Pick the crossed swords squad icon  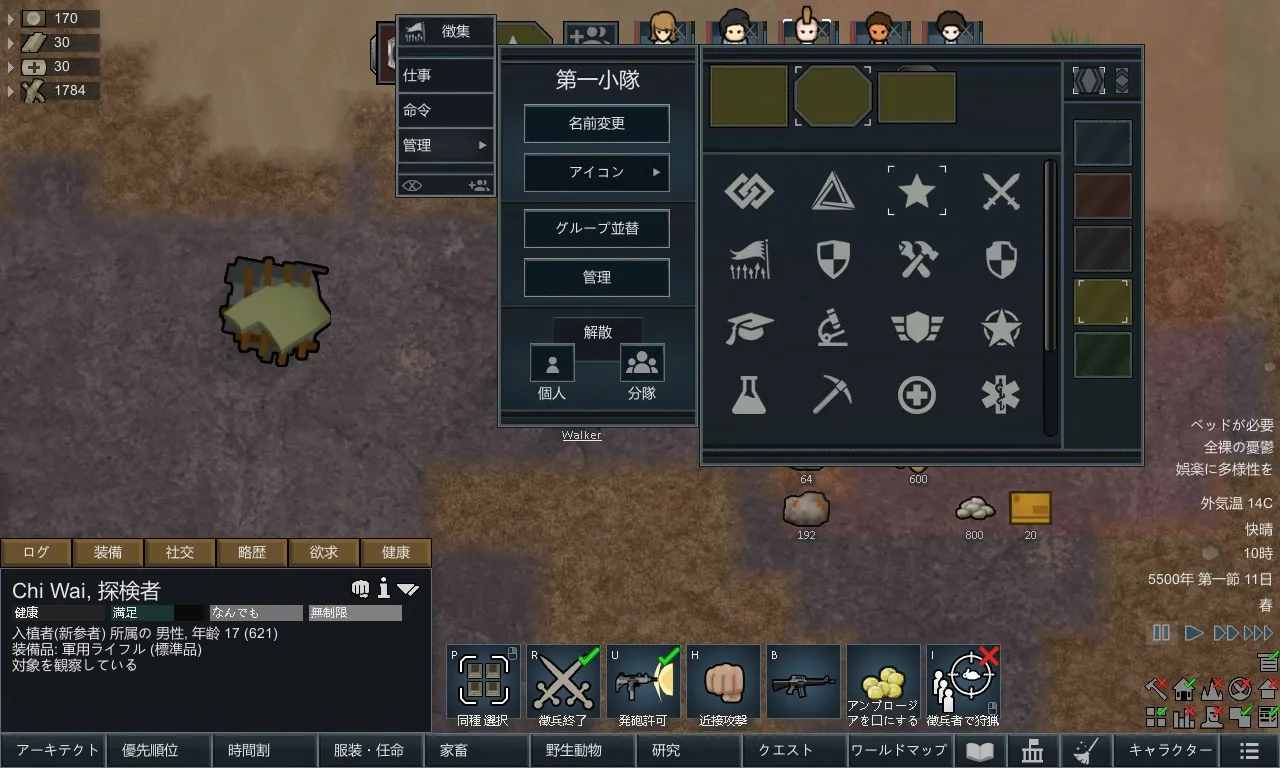pyautogui.click(x=1000, y=190)
